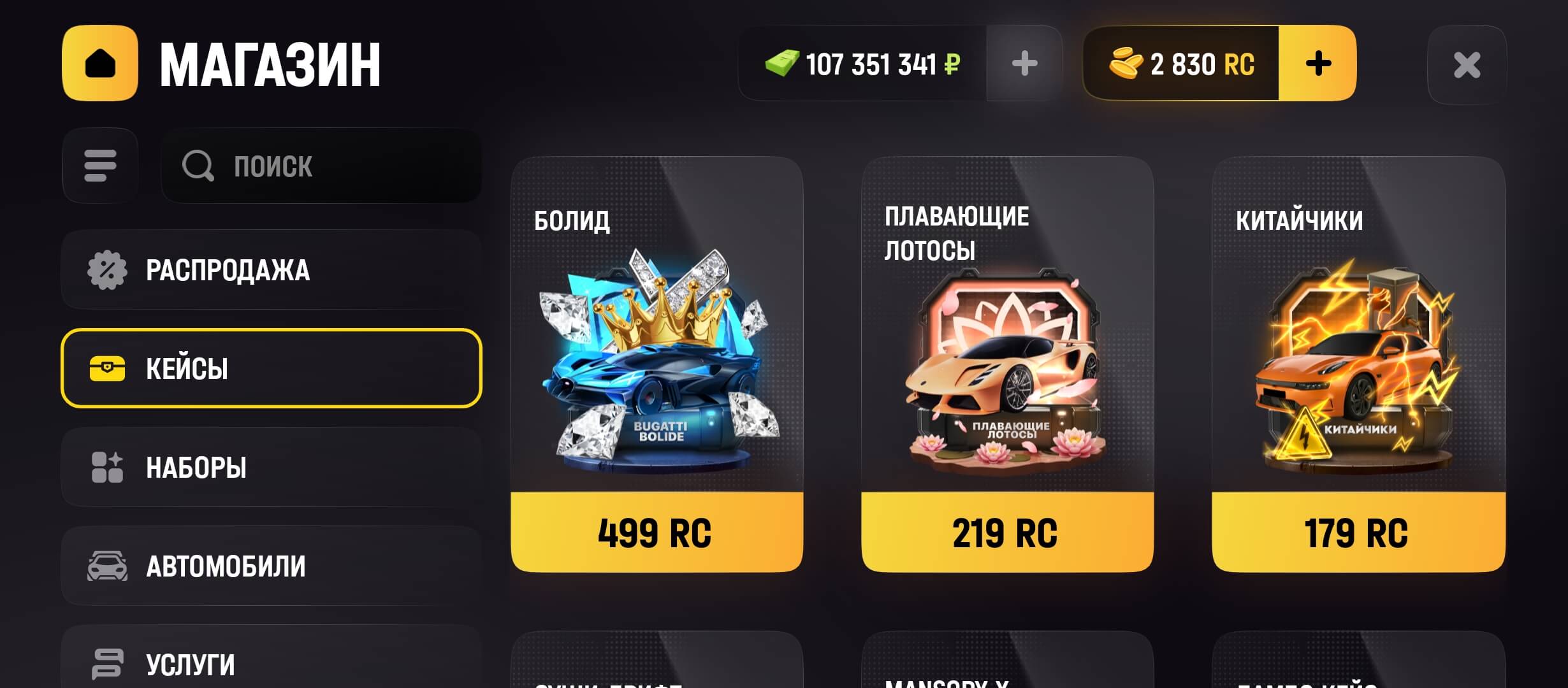Viewport: 1568px width, 688px height.
Task: Focus the Поиск search field
Action: (322, 166)
